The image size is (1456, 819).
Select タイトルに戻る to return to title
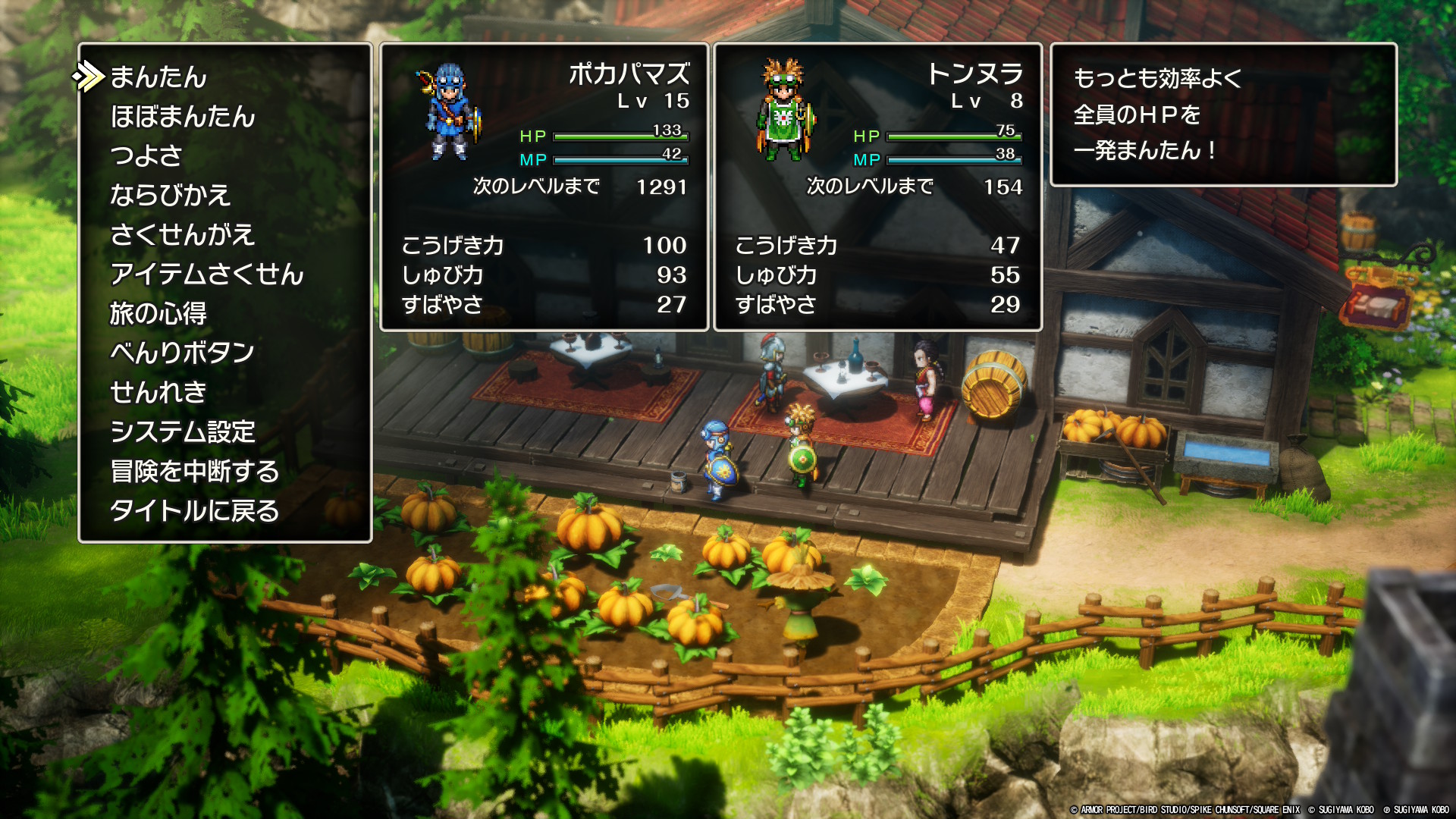click(194, 510)
